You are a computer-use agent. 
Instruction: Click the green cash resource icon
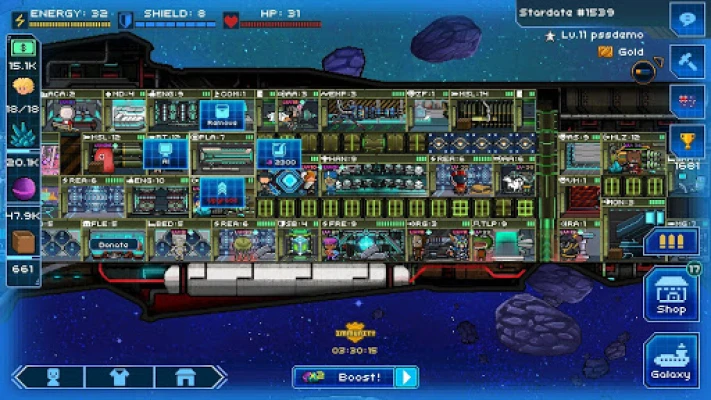tap(22, 47)
